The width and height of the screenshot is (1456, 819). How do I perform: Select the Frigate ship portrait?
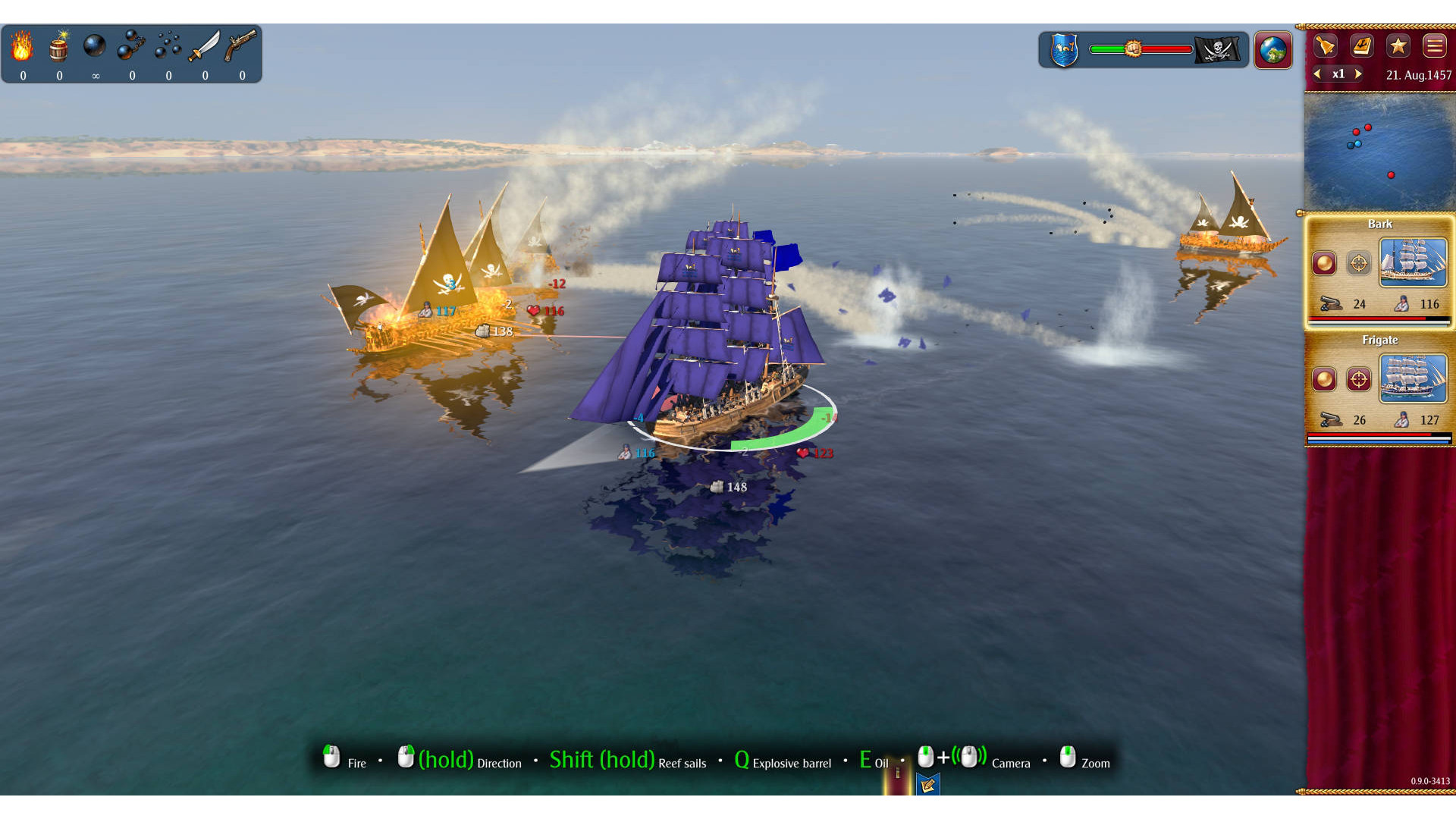pos(1414,378)
